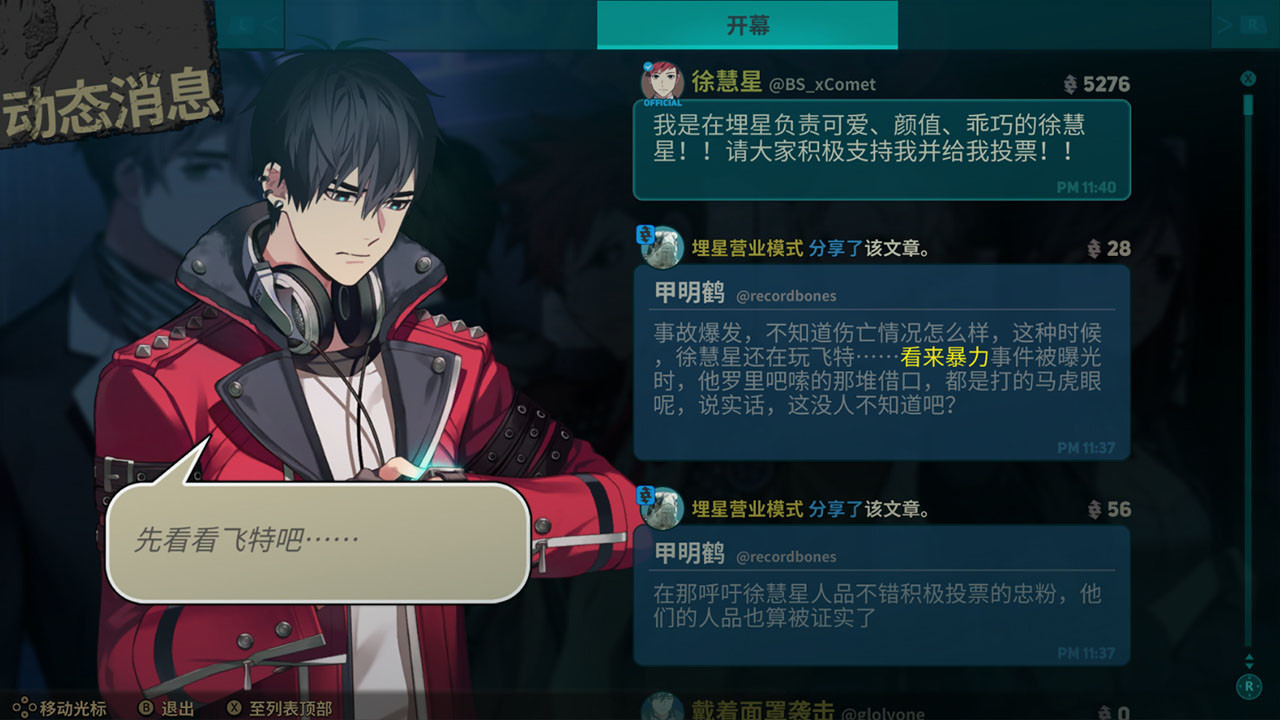
Task: Click the OFFICIAL badge under 徐慧星's avatar
Action: 663,100
